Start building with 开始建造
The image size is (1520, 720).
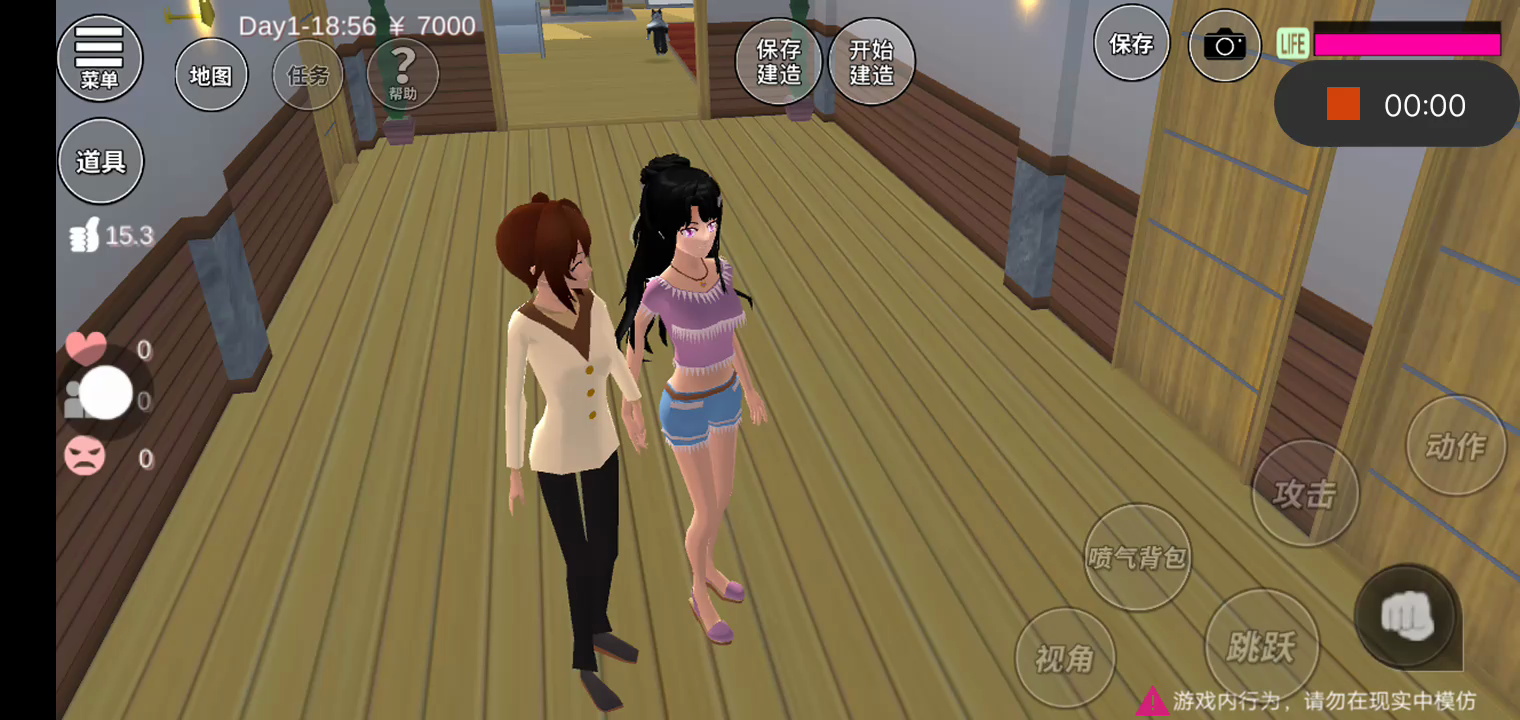click(871, 62)
